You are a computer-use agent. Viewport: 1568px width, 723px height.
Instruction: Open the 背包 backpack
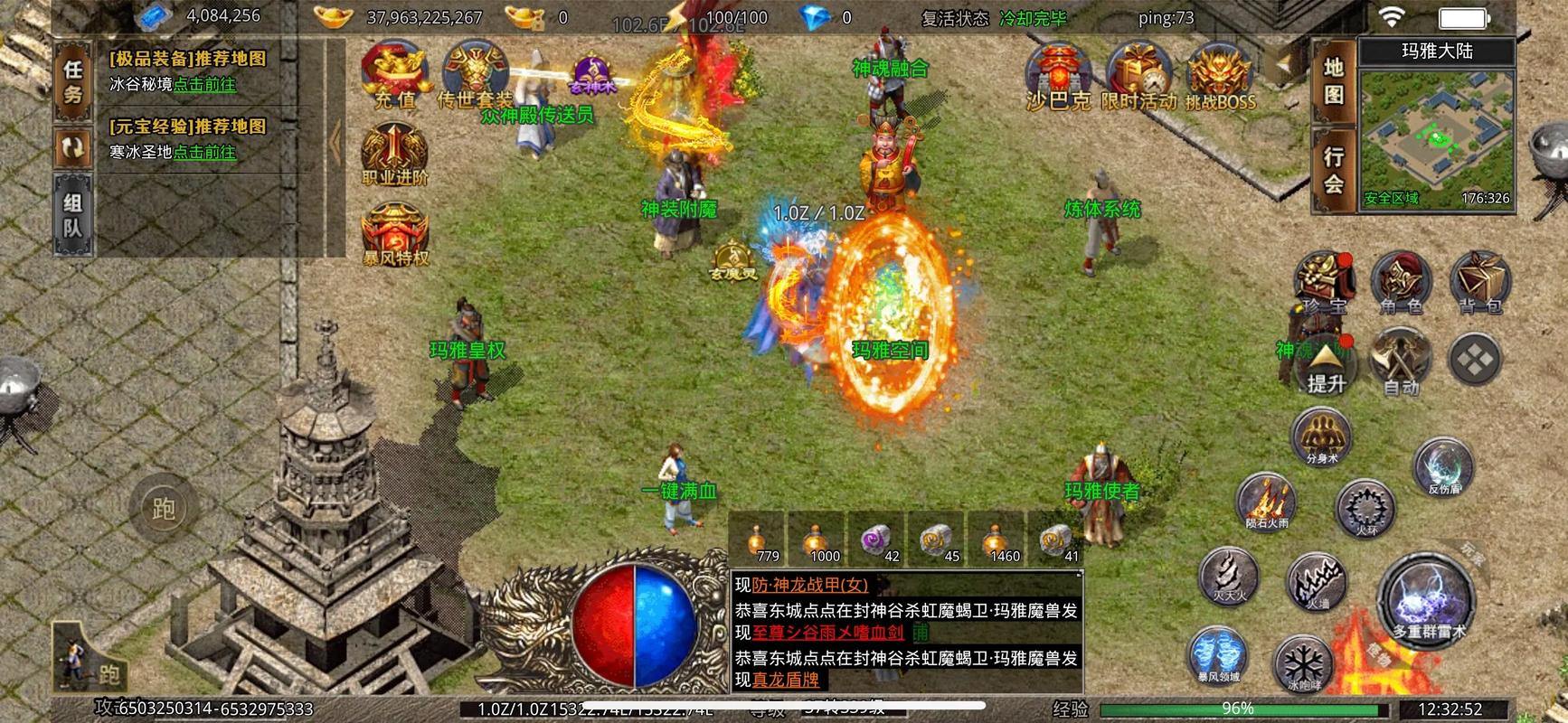(x=1479, y=284)
